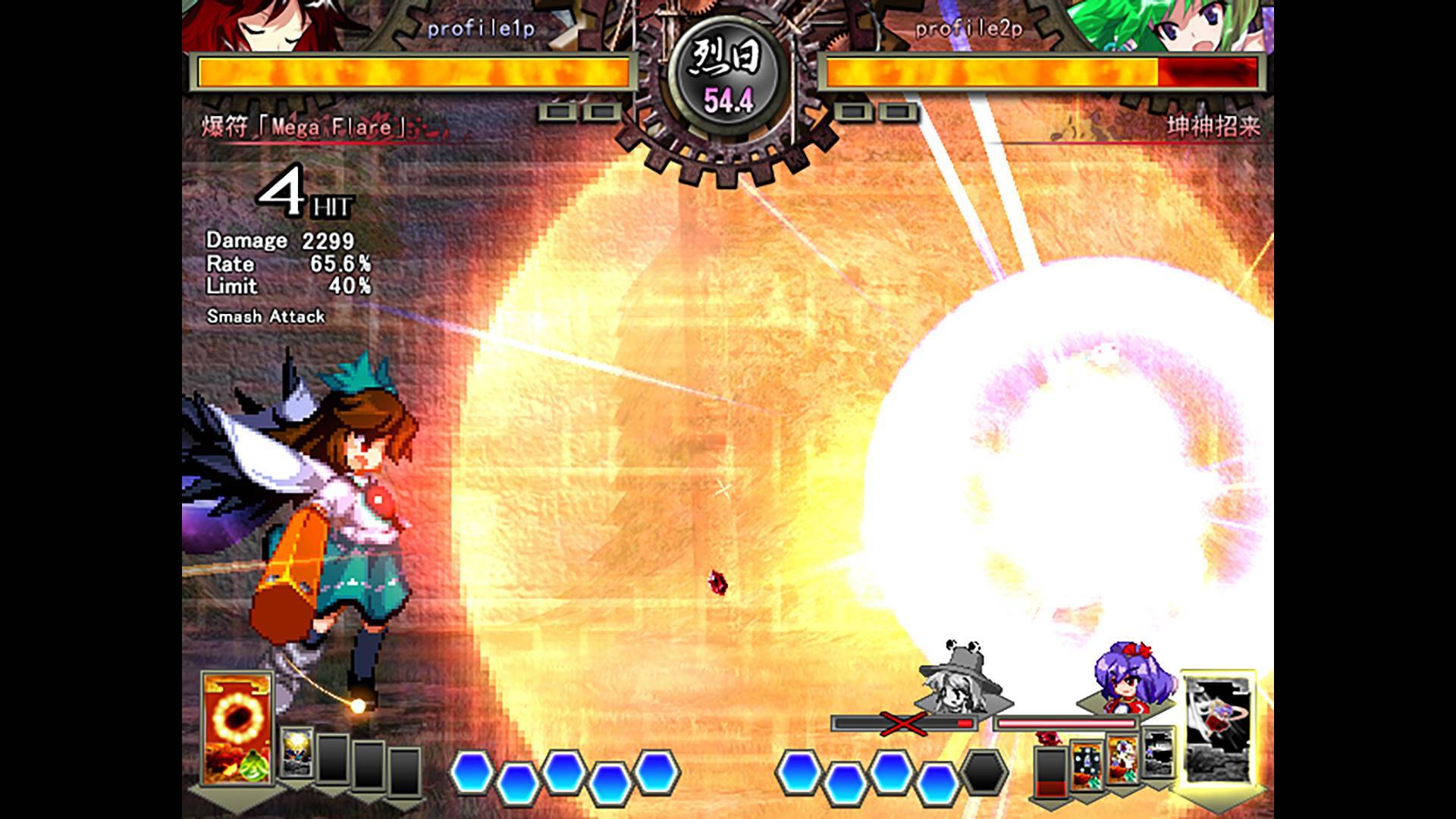Select the large red sun spell card
The height and width of the screenshot is (819, 1456).
pyautogui.click(x=237, y=728)
